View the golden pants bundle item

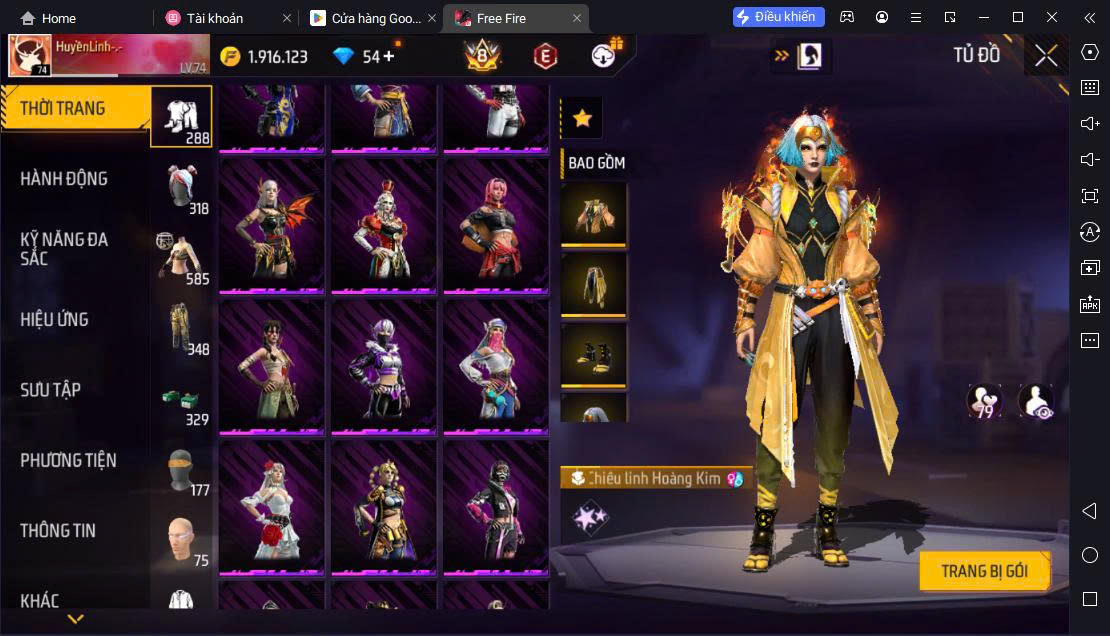(594, 284)
